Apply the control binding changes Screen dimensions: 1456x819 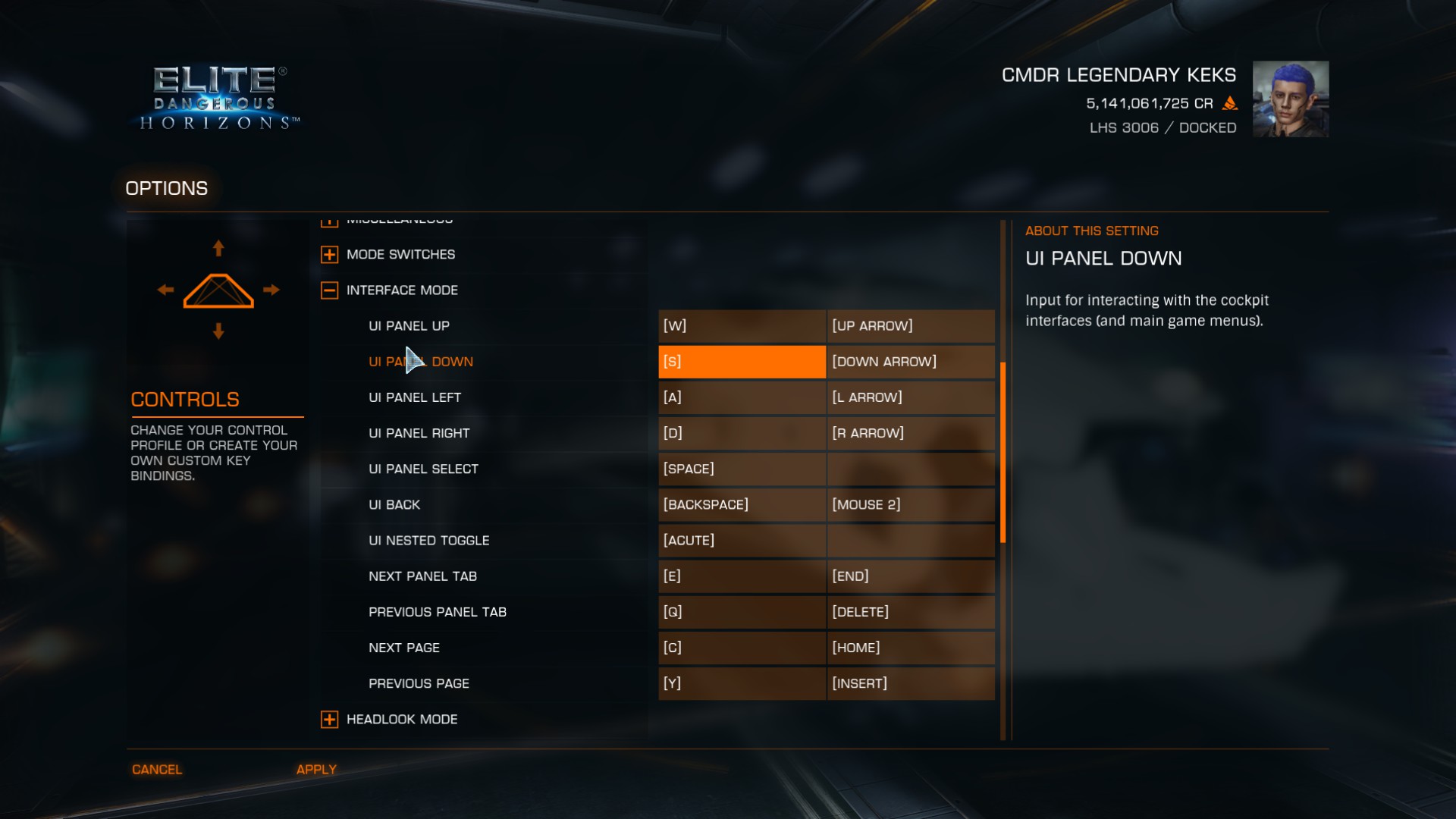tap(316, 769)
